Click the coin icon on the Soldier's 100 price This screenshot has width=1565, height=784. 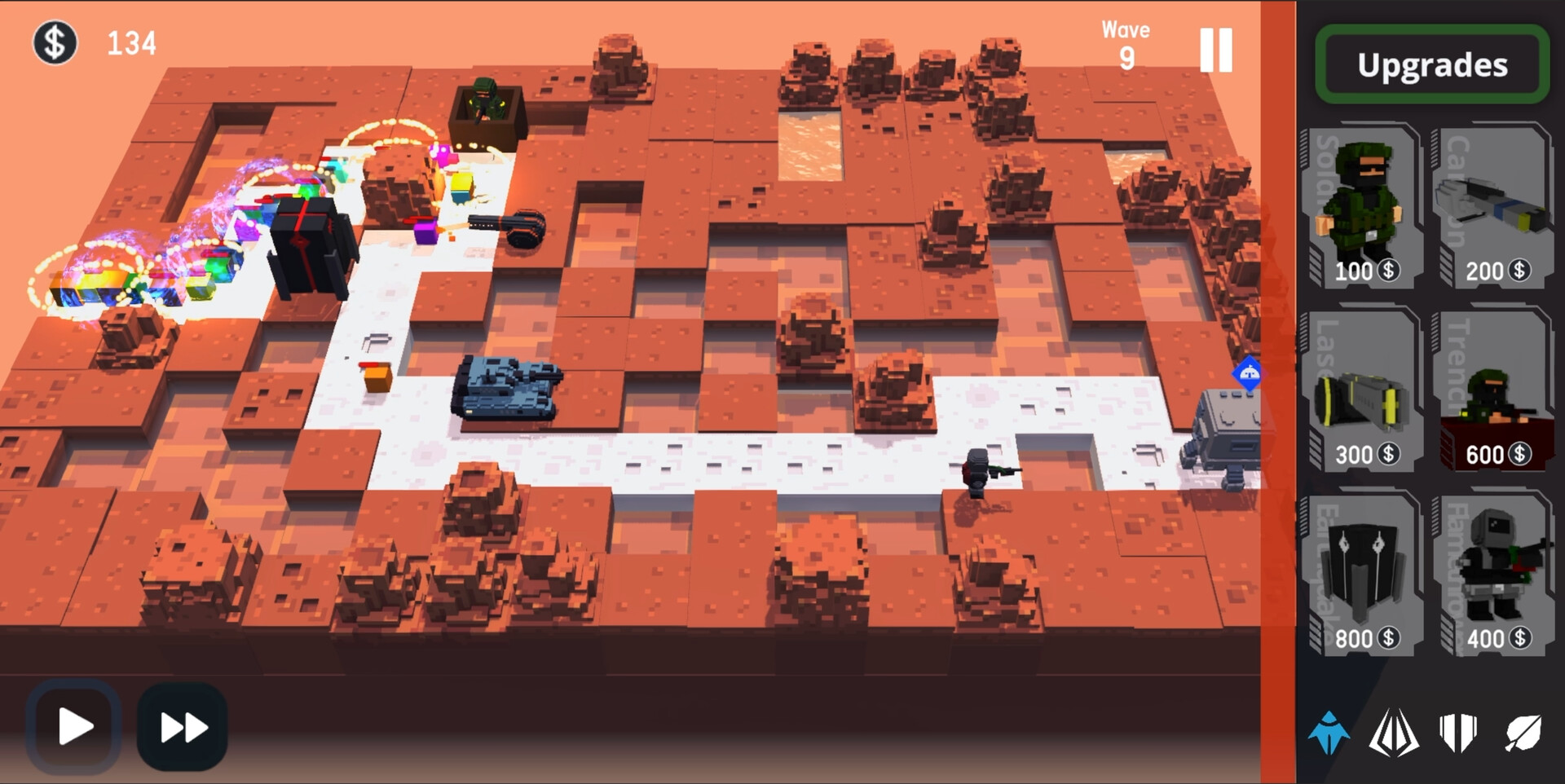tap(1387, 271)
